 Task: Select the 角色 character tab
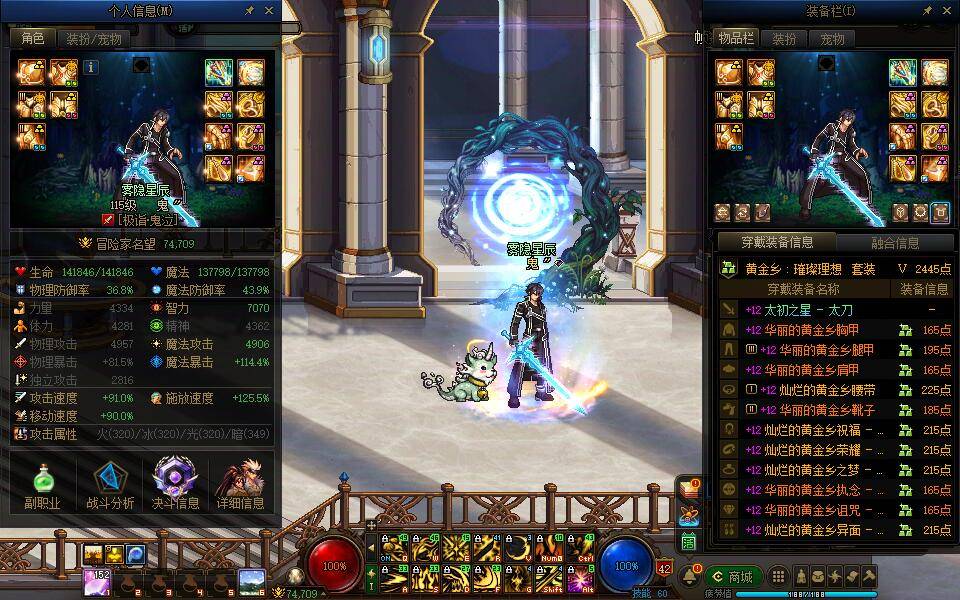(x=33, y=38)
